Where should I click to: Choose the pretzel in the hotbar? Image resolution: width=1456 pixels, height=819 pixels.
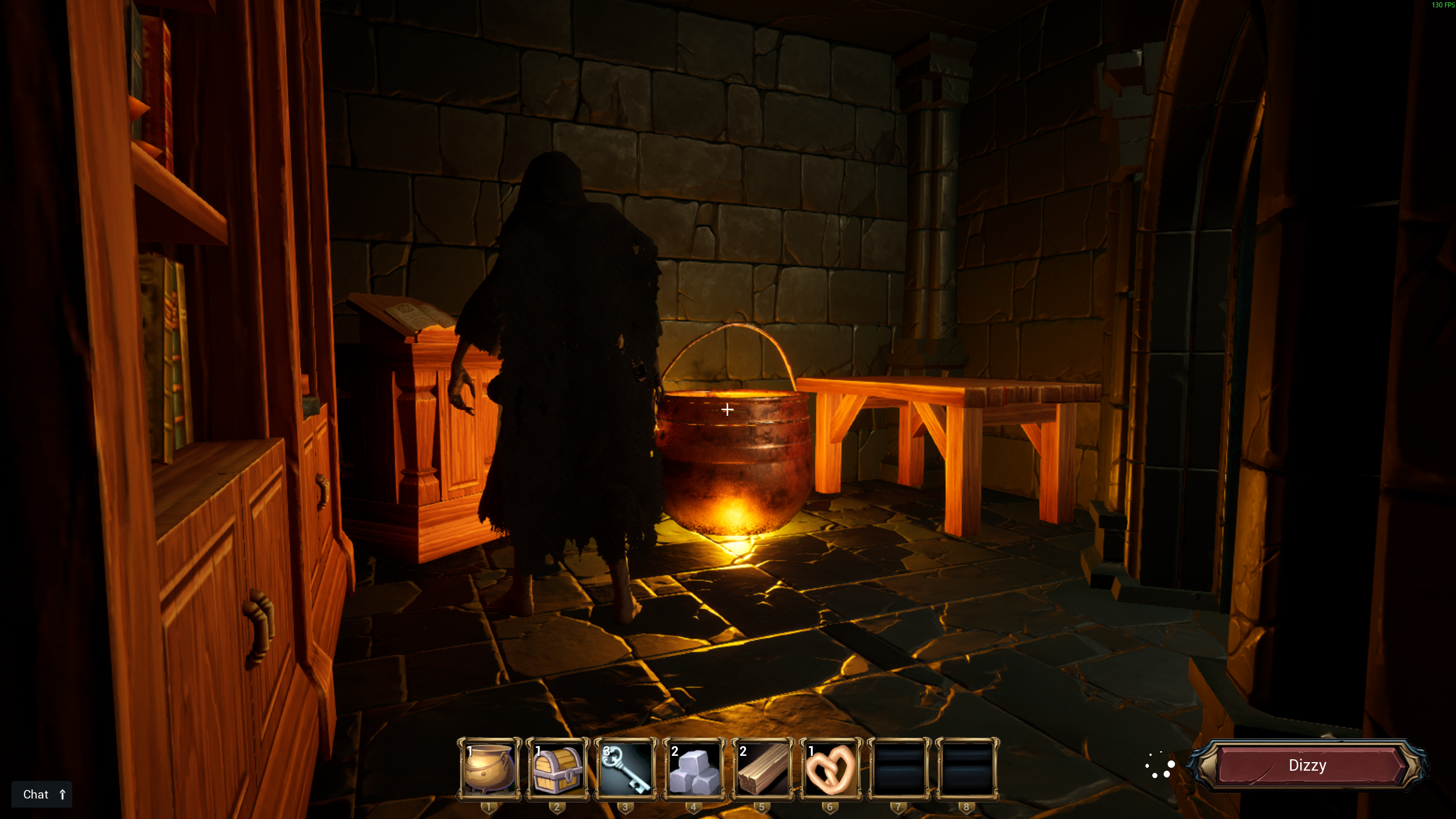click(830, 769)
